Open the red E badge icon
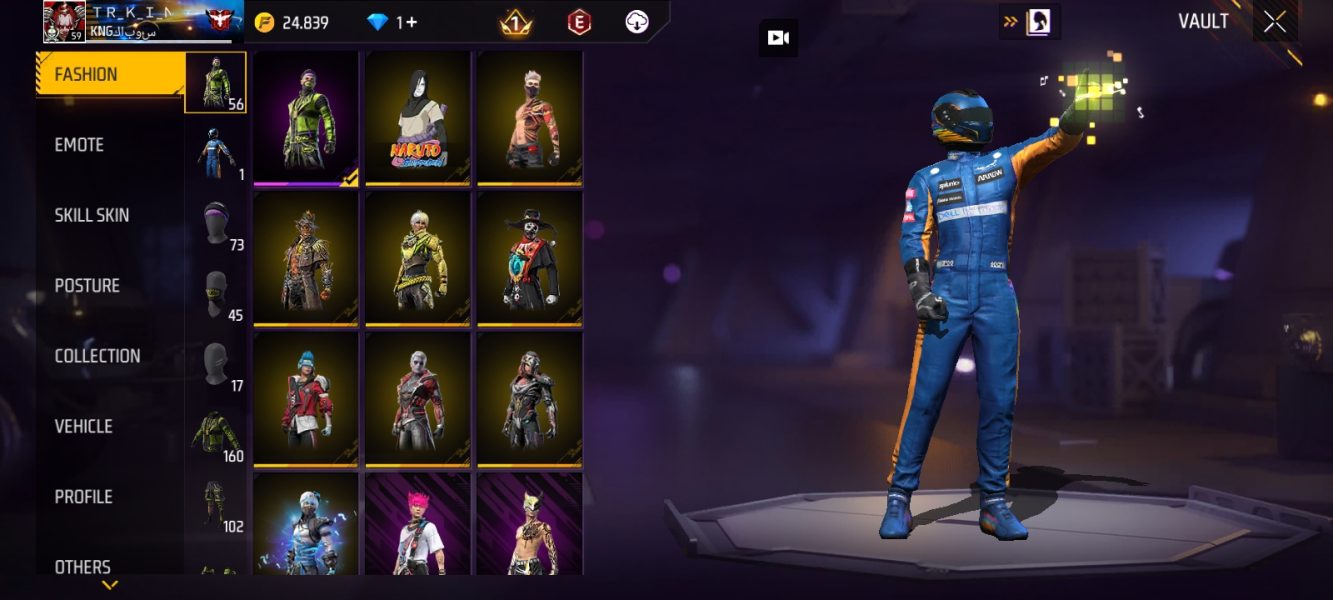The image size is (1333, 600). click(x=579, y=22)
